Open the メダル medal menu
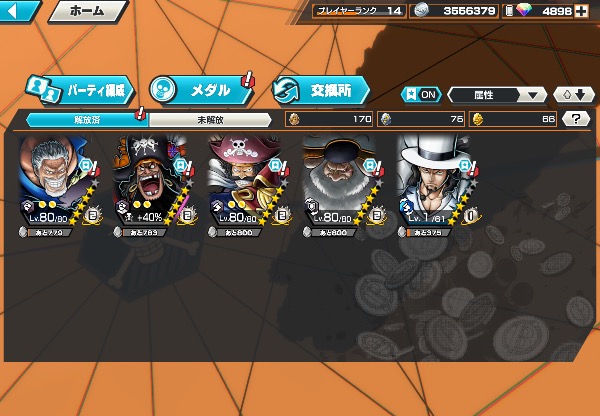This screenshot has height=416, width=600. pyautogui.click(x=200, y=90)
